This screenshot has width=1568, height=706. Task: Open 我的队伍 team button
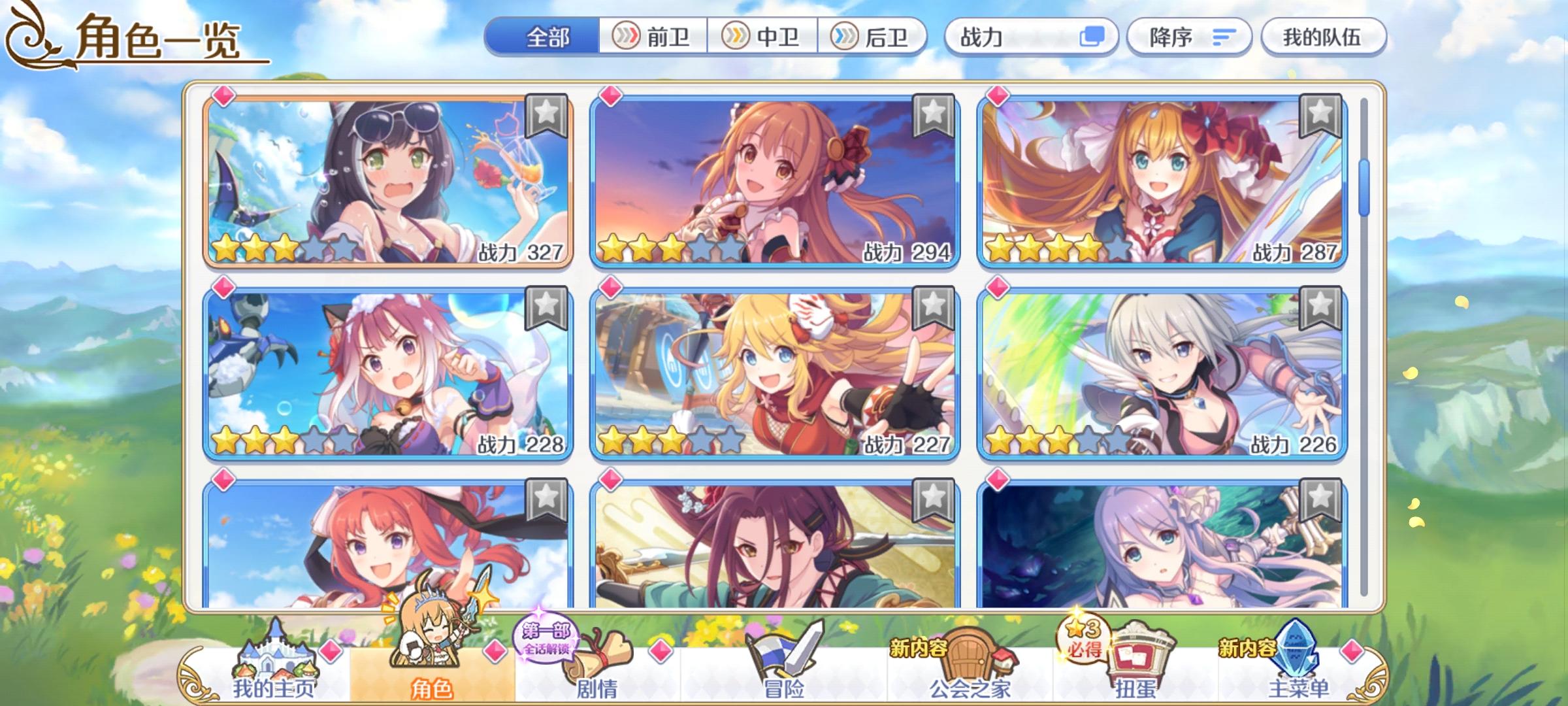point(1321,37)
